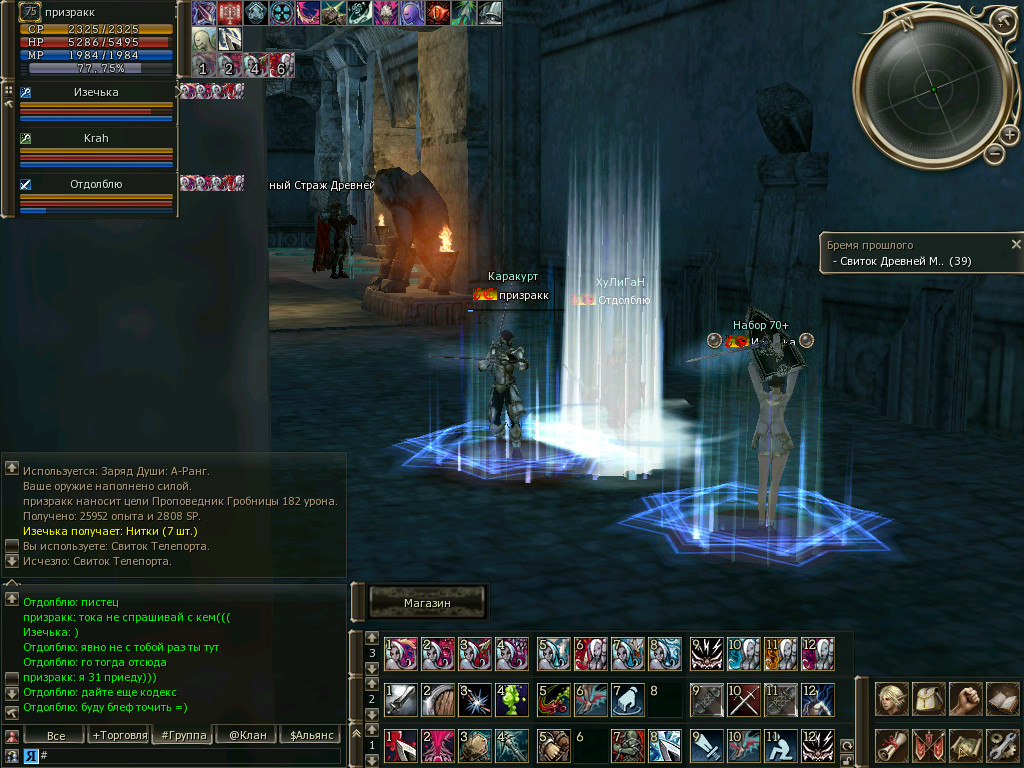The image size is (1024, 768).
Task: Select party member Изечька
Action: [96, 92]
